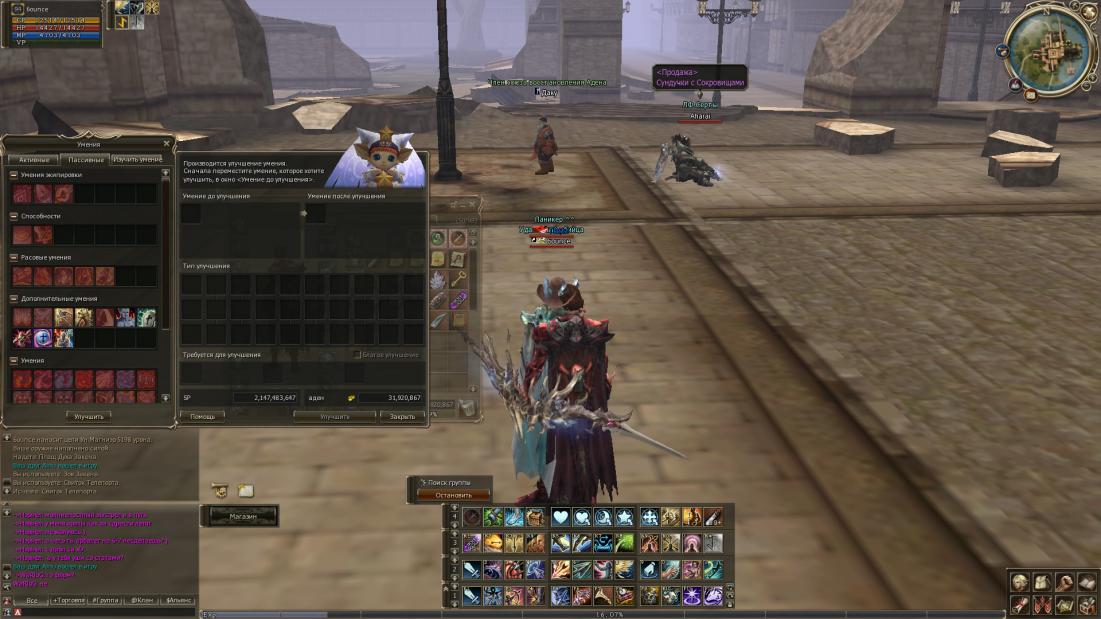The image size is (1101, 619).
Task: Open the Магазин shop button
Action: pos(243,516)
